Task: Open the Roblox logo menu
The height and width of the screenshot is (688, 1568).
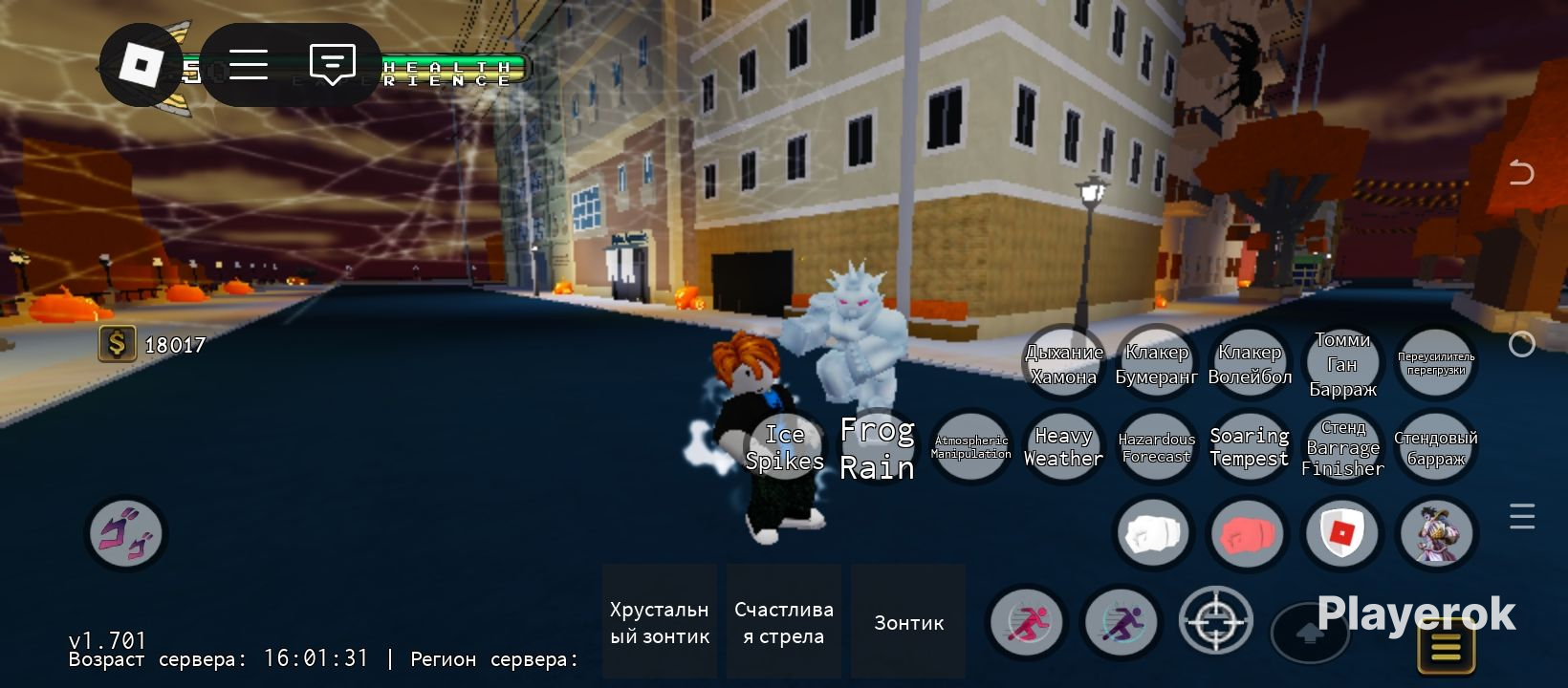Action: (x=141, y=64)
